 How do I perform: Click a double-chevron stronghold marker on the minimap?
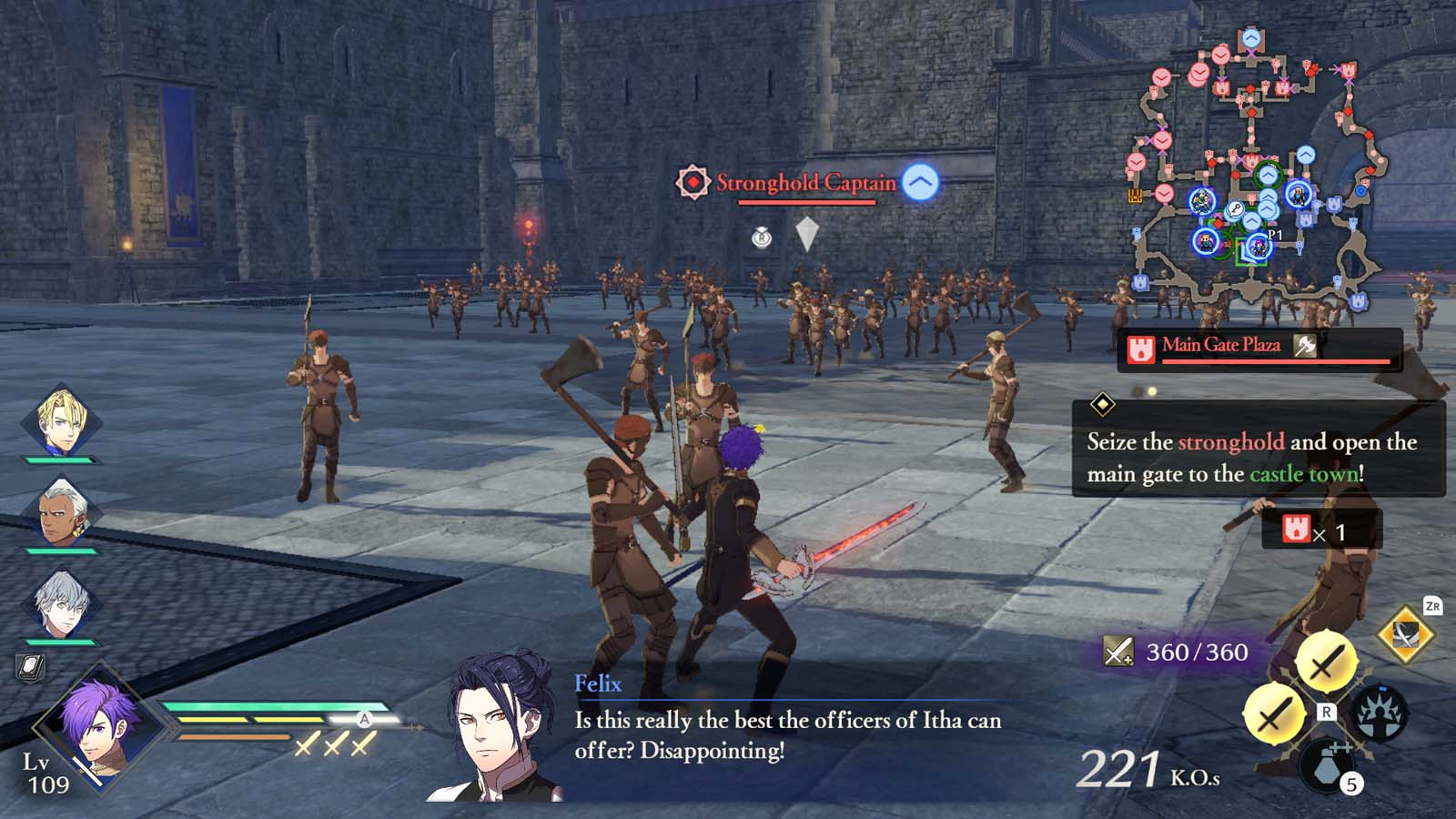point(1269,196)
